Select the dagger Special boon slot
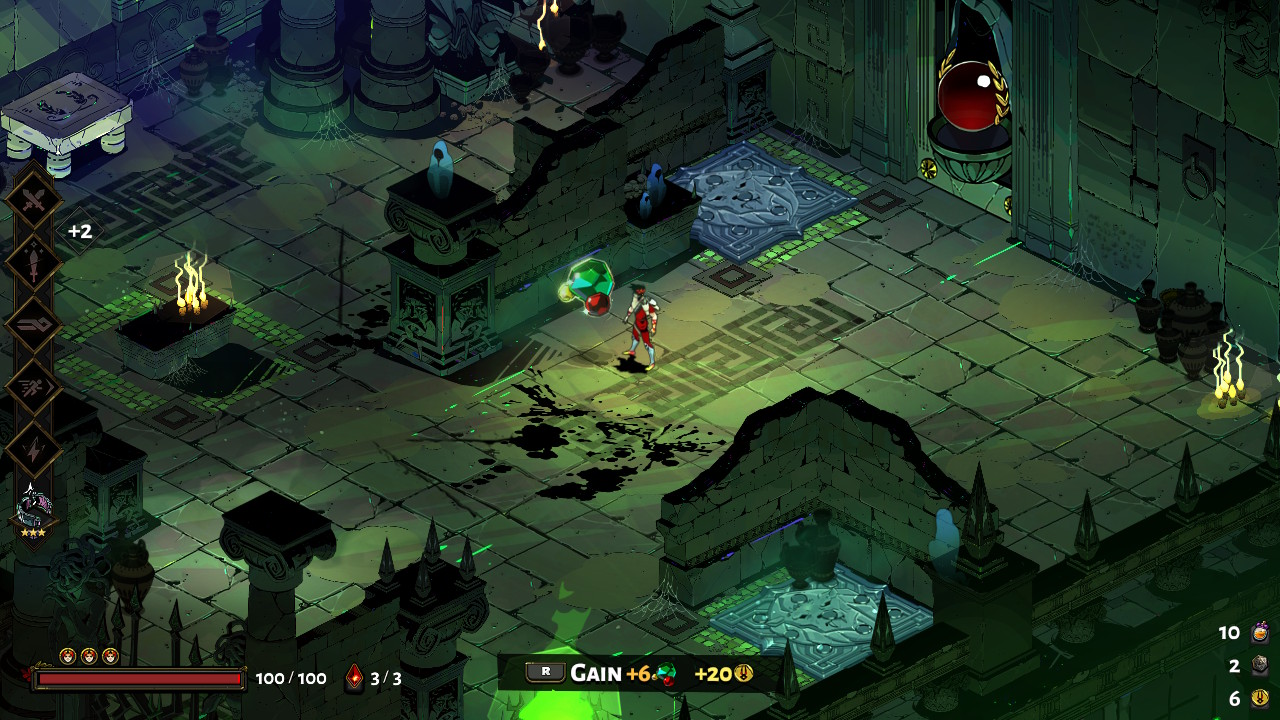This screenshot has width=1280, height=720. click(35, 263)
